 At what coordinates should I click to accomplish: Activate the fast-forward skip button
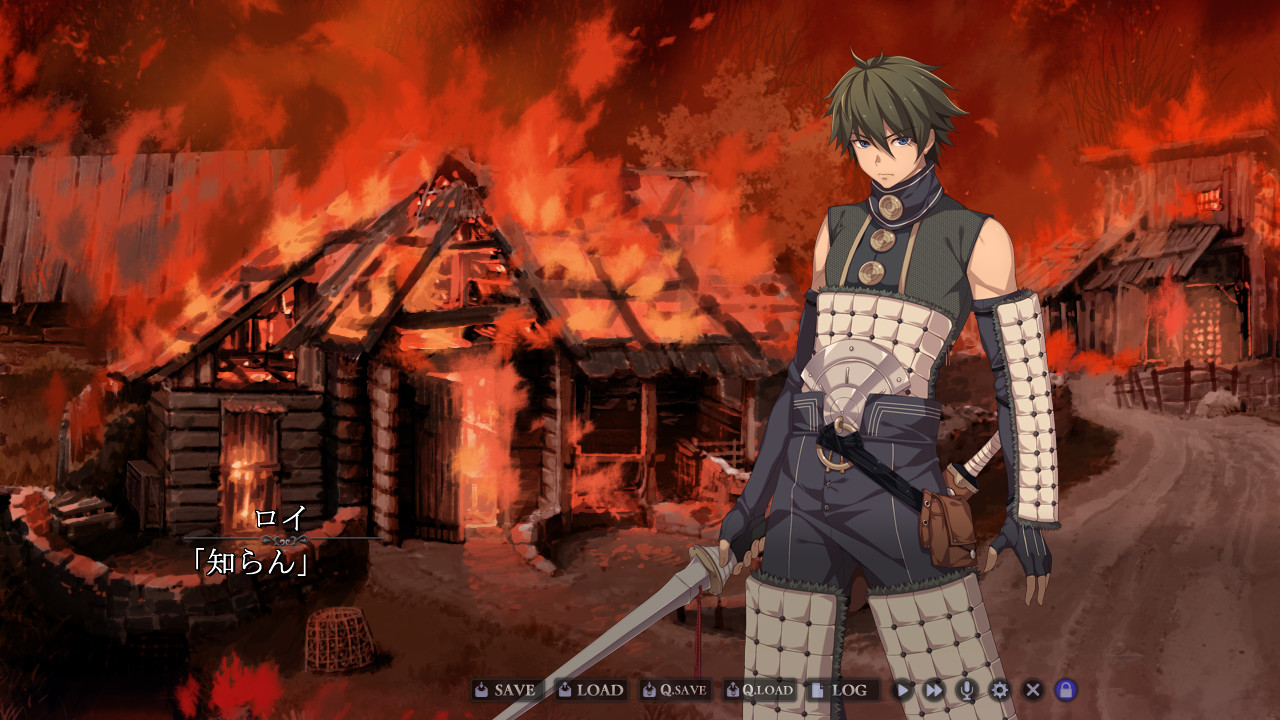934,690
